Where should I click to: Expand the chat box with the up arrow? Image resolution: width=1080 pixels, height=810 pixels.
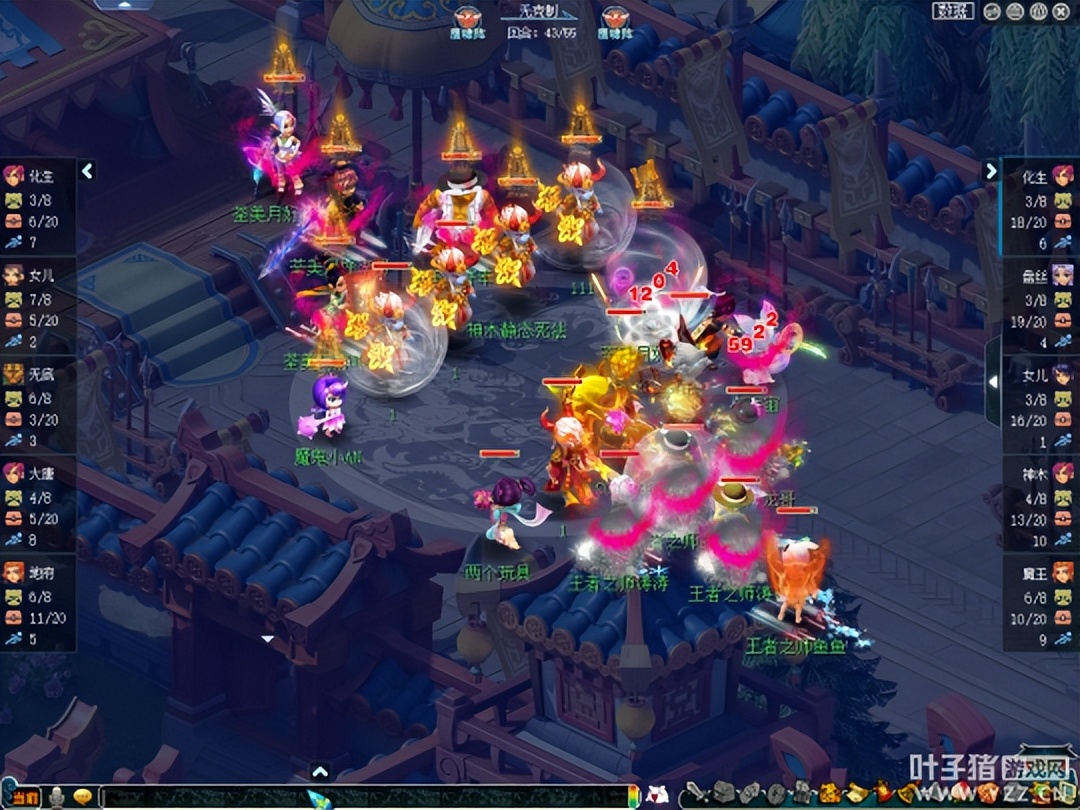320,771
